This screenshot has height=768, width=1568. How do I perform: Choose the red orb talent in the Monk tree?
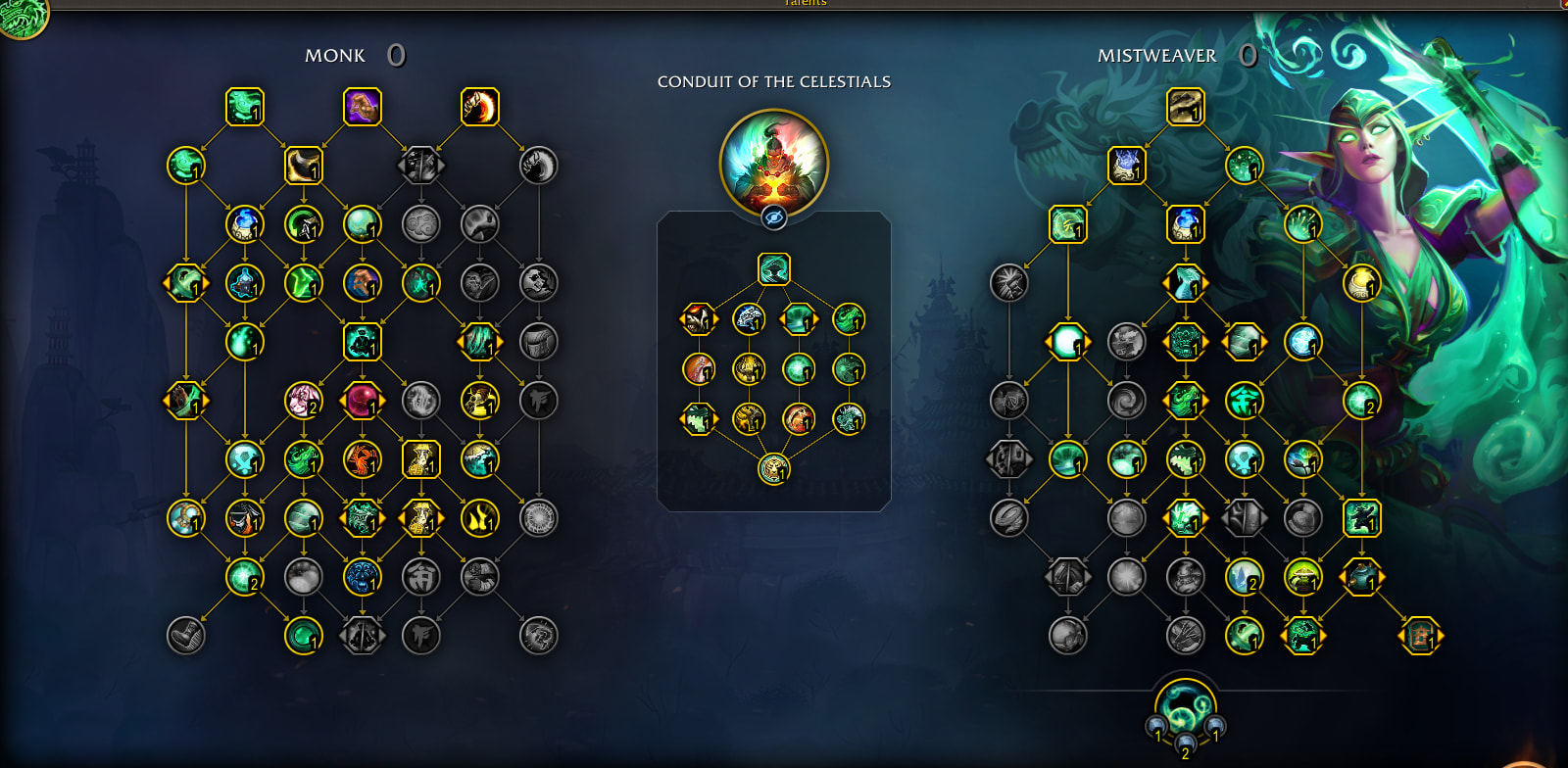(x=362, y=401)
